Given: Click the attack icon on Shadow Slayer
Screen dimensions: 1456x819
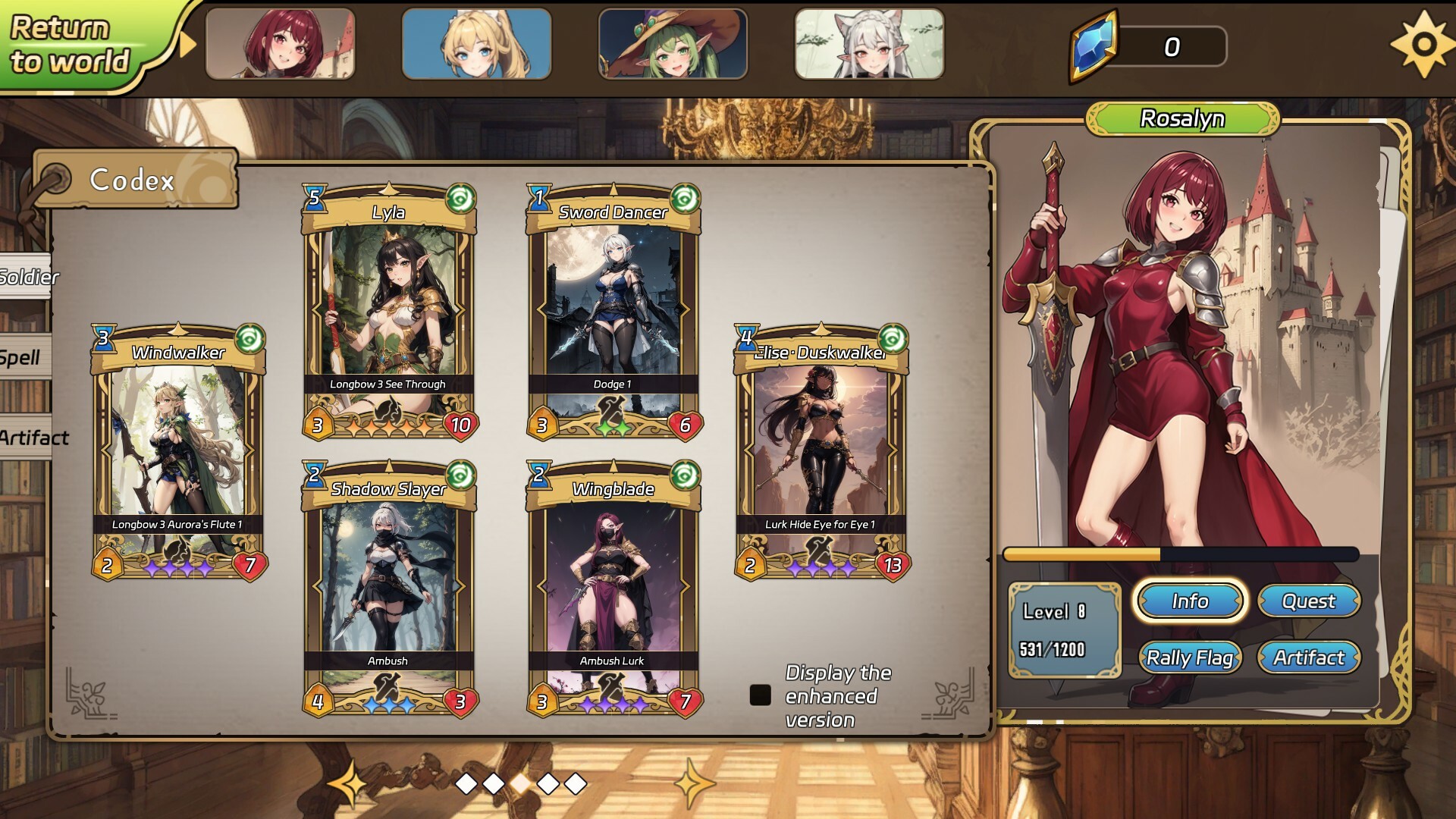Looking at the screenshot, I should (x=318, y=701).
